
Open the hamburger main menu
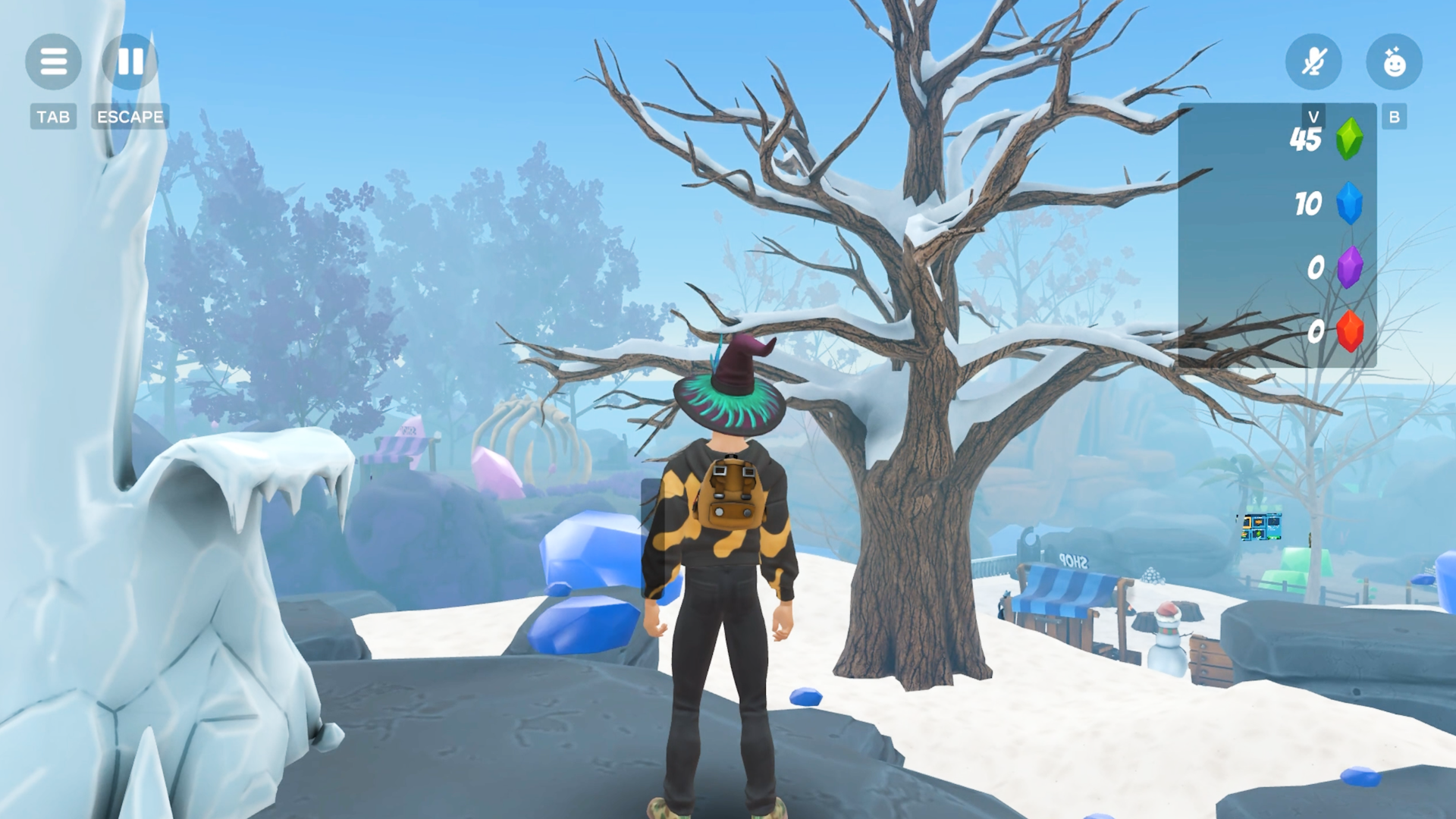click(x=53, y=61)
